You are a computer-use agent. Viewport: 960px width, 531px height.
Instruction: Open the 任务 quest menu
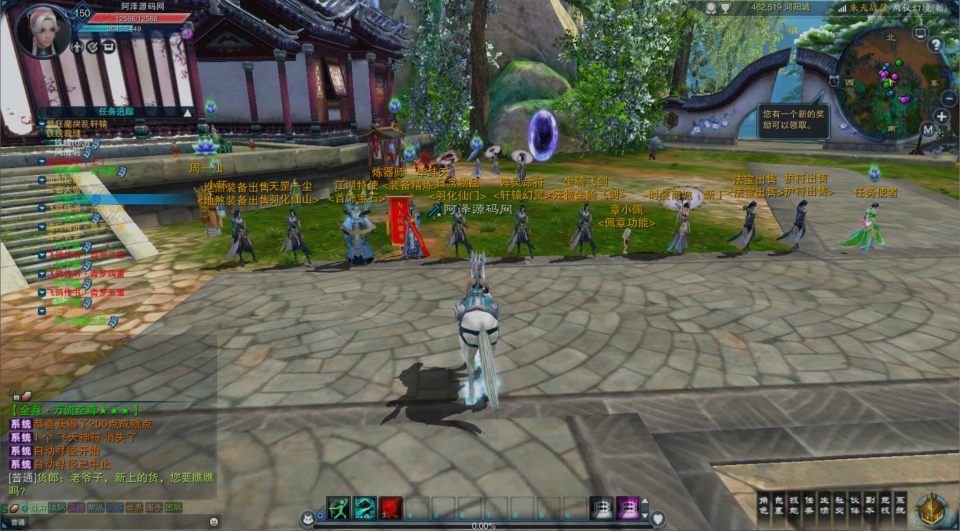(809, 506)
